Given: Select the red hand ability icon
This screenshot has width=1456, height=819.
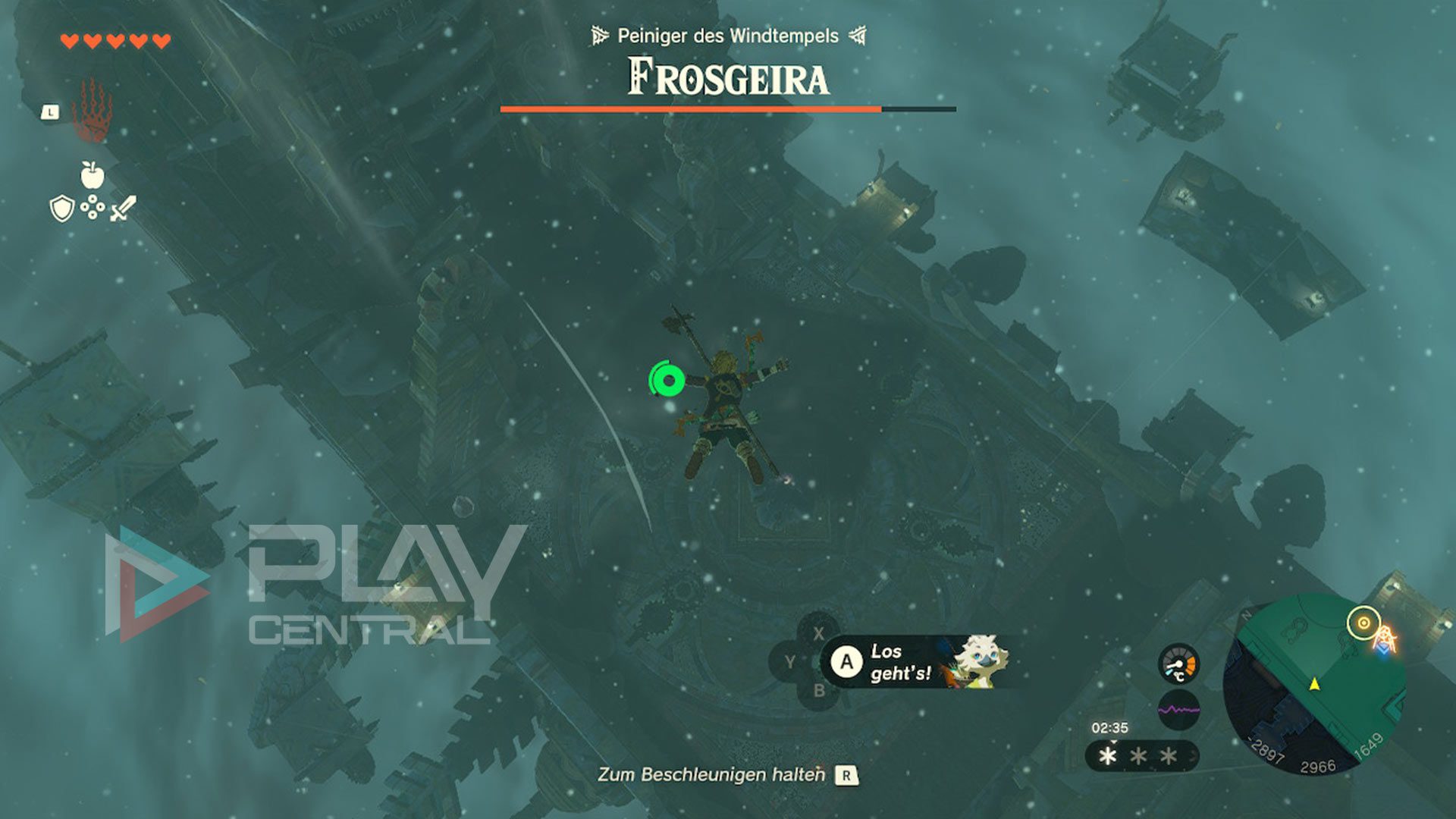Looking at the screenshot, I should [92, 111].
